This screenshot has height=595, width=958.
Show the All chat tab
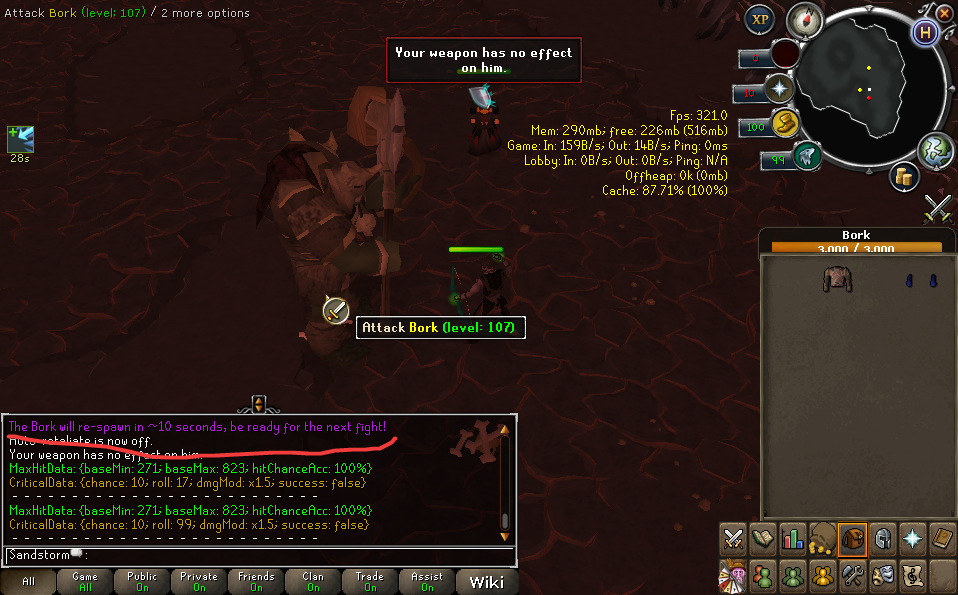[28, 581]
